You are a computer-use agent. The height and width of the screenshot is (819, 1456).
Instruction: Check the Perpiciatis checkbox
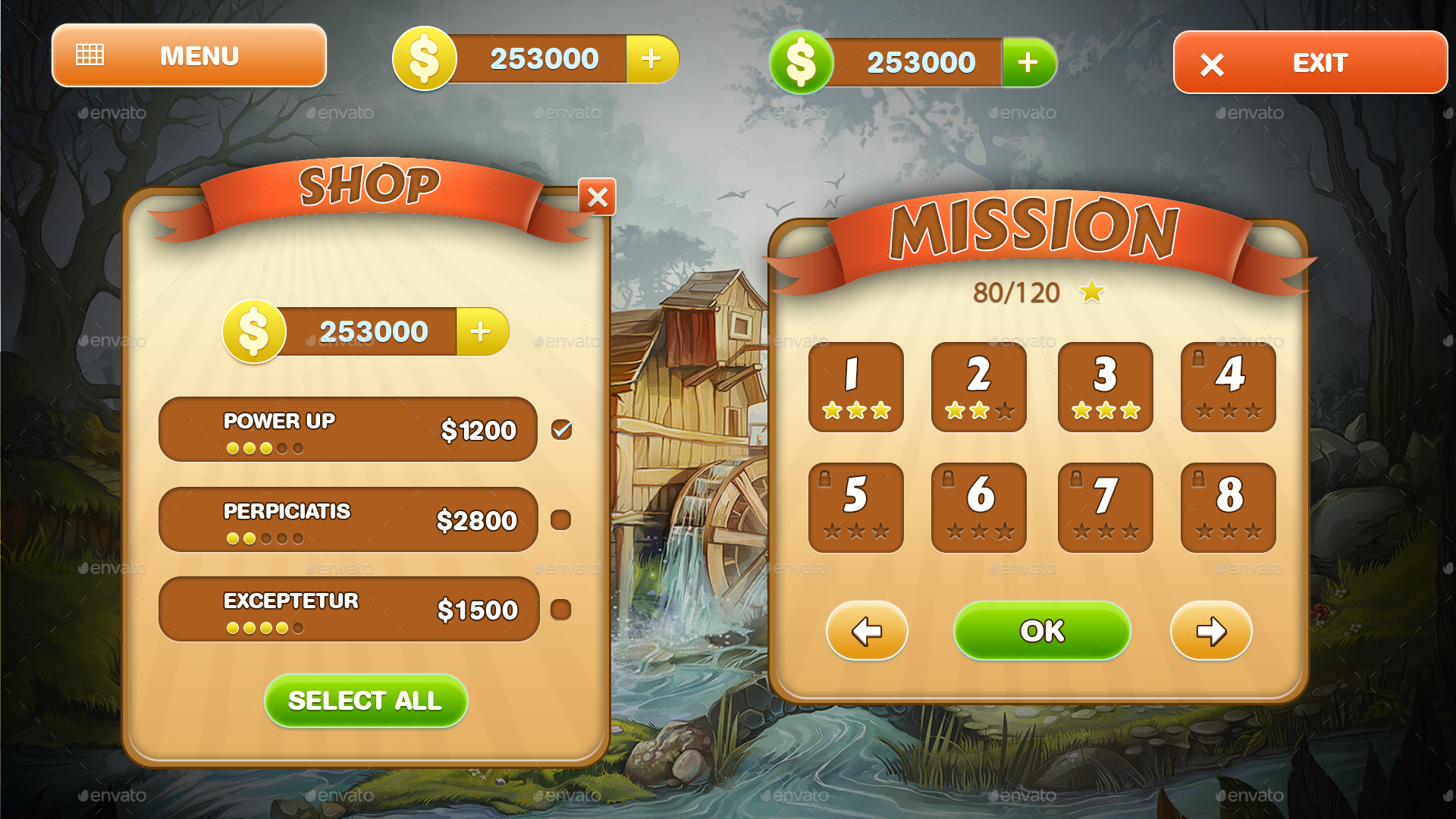coord(560,519)
